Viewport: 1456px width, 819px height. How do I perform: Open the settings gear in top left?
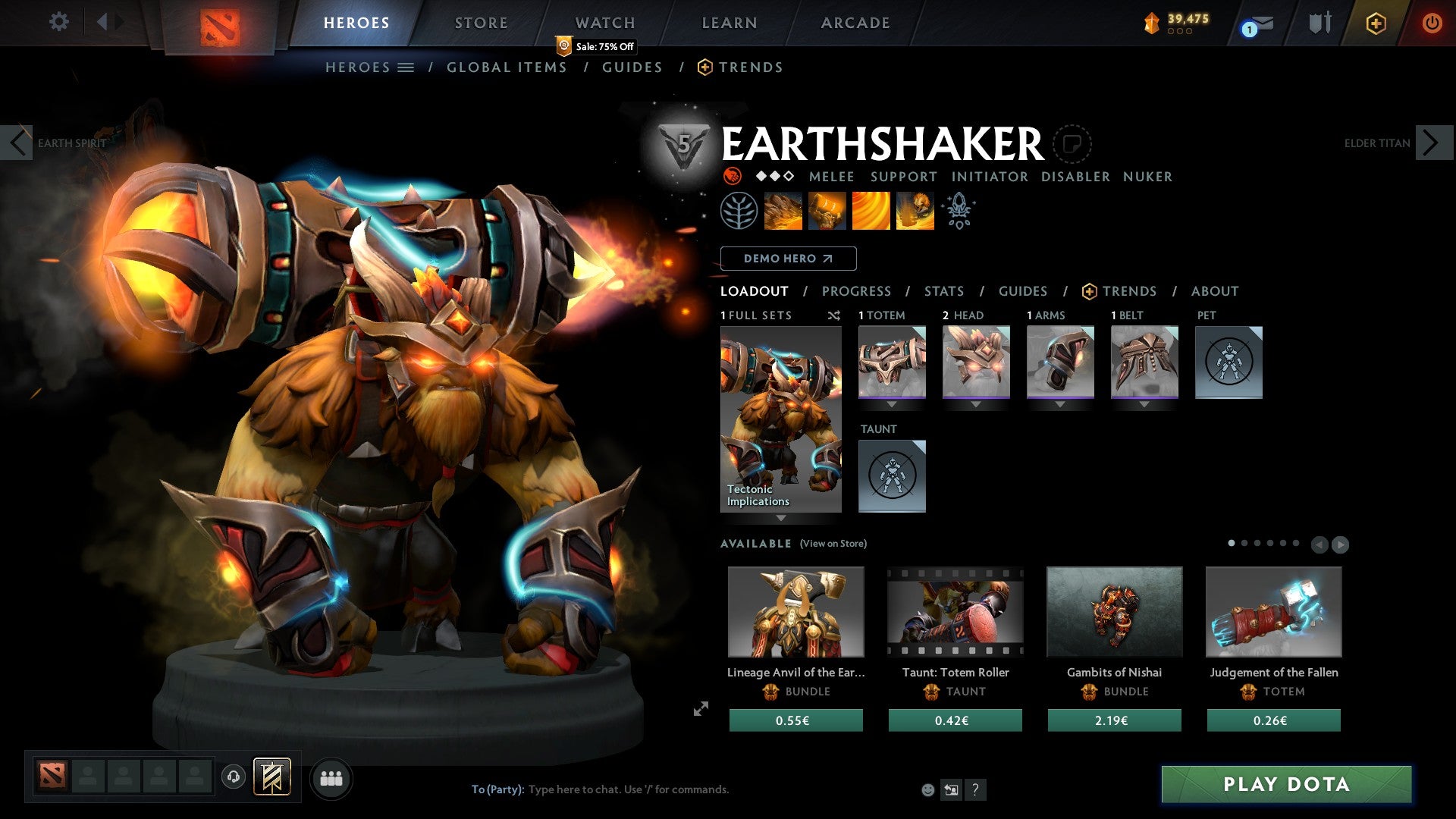tap(58, 21)
